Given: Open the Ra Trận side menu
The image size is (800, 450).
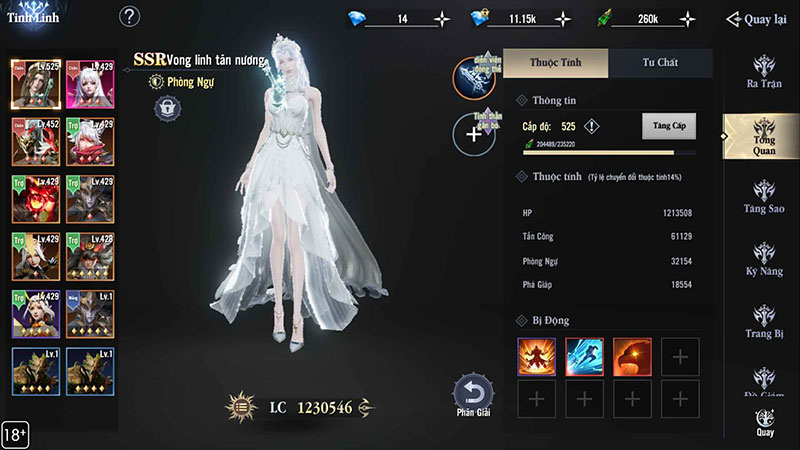Looking at the screenshot, I should pos(765,71).
